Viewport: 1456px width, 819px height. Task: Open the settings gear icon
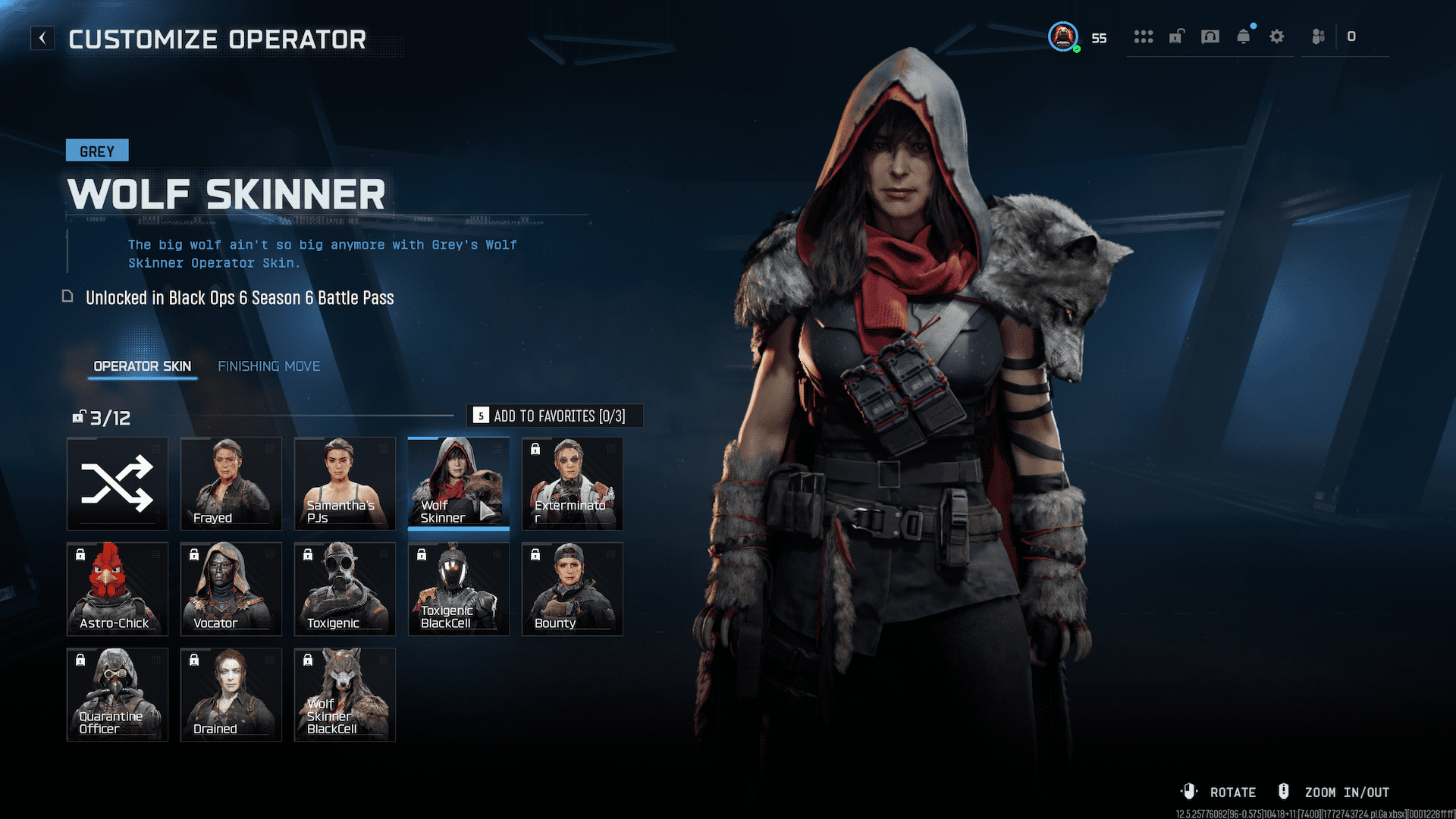tap(1277, 36)
